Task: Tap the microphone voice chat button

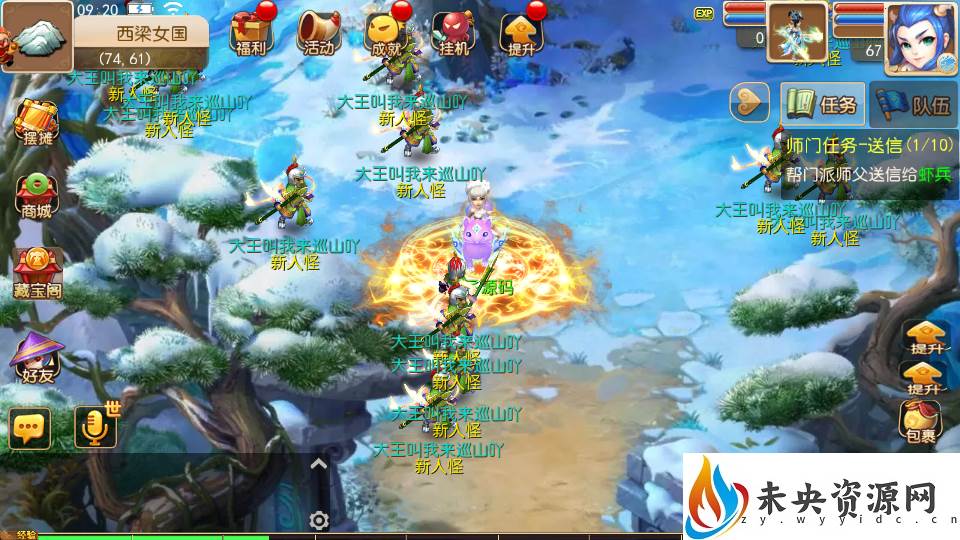Action: [x=95, y=428]
